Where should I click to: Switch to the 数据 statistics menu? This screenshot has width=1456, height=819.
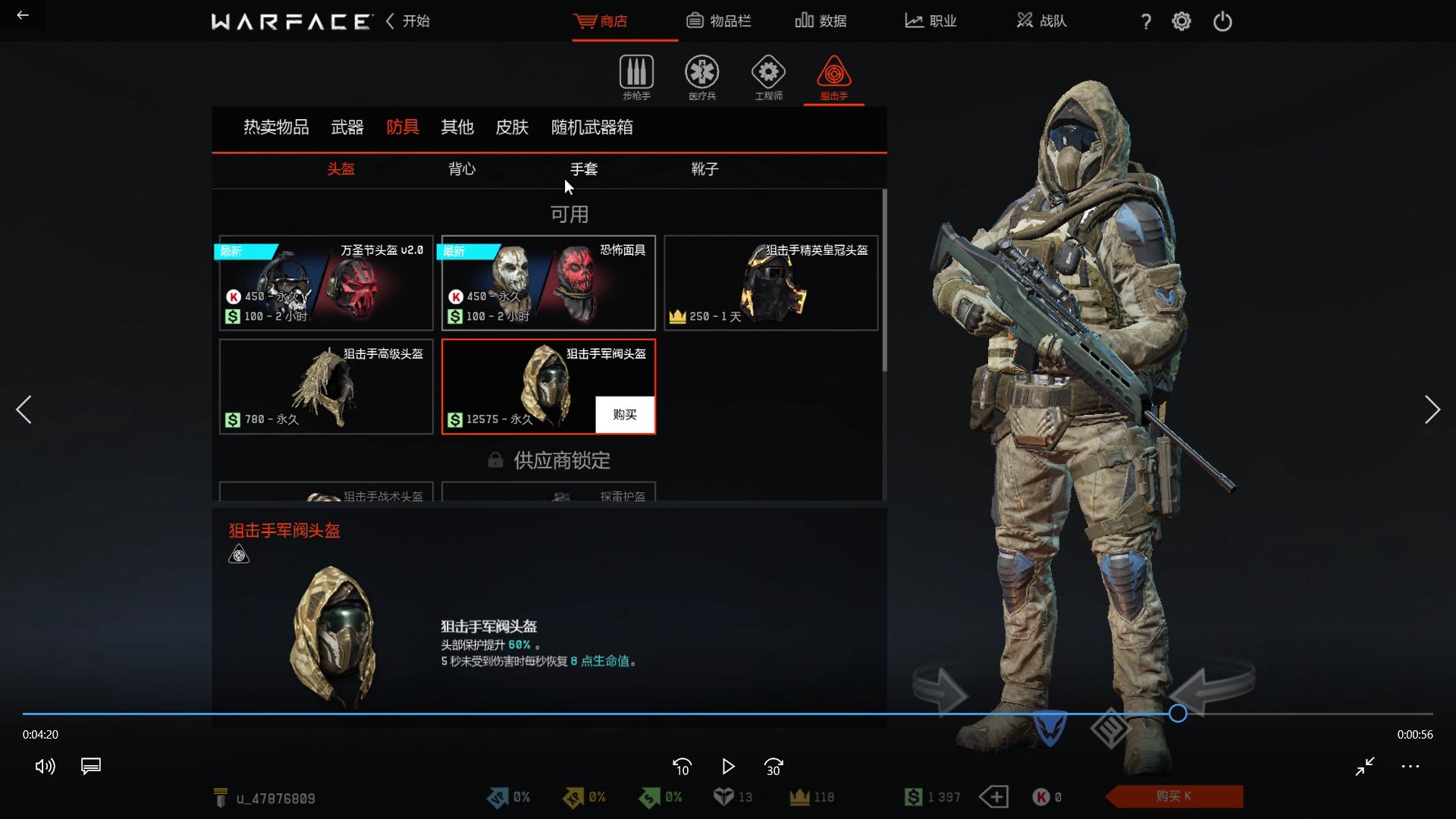click(x=821, y=21)
